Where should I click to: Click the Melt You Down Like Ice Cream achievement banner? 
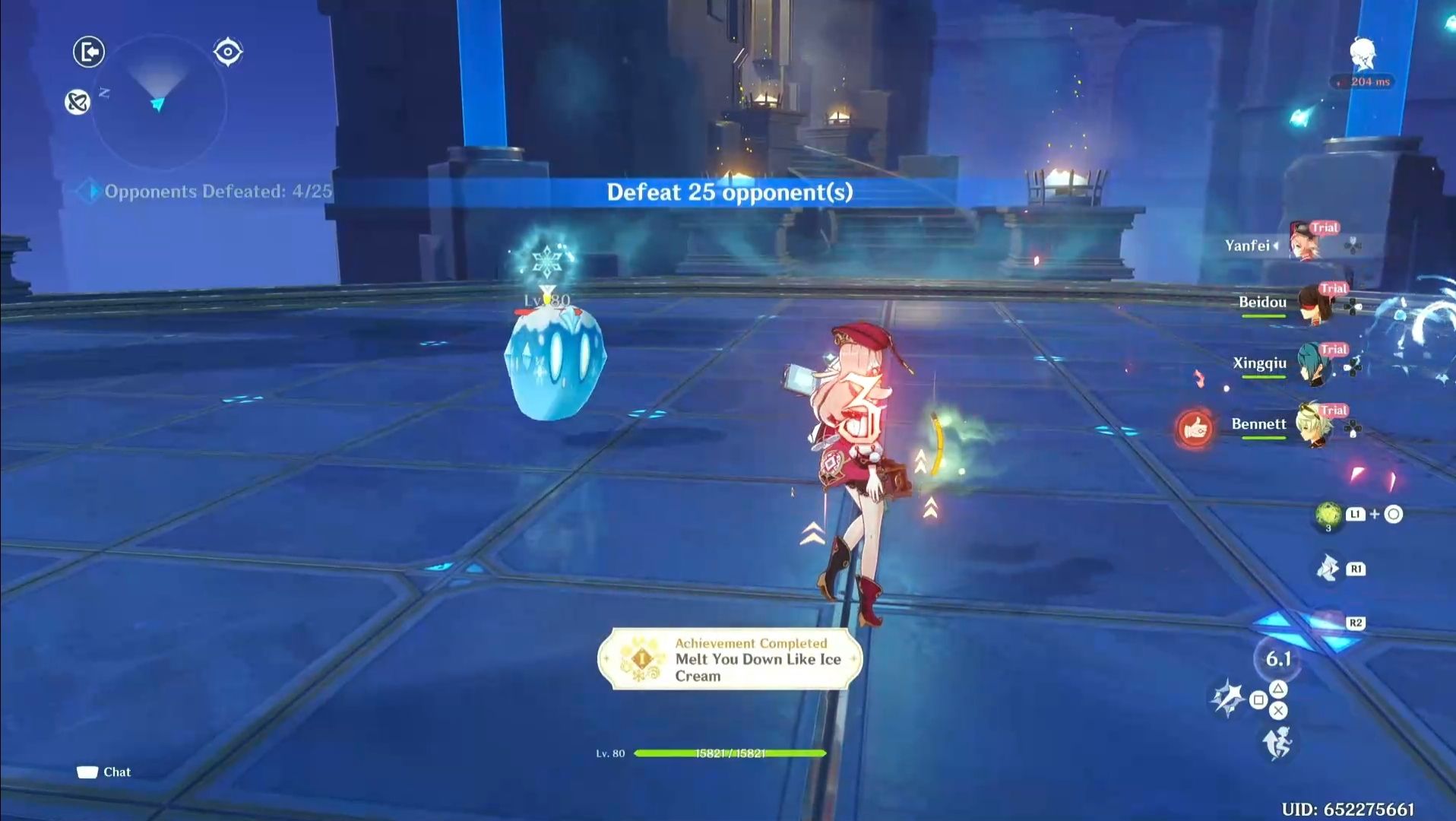(731, 660)
